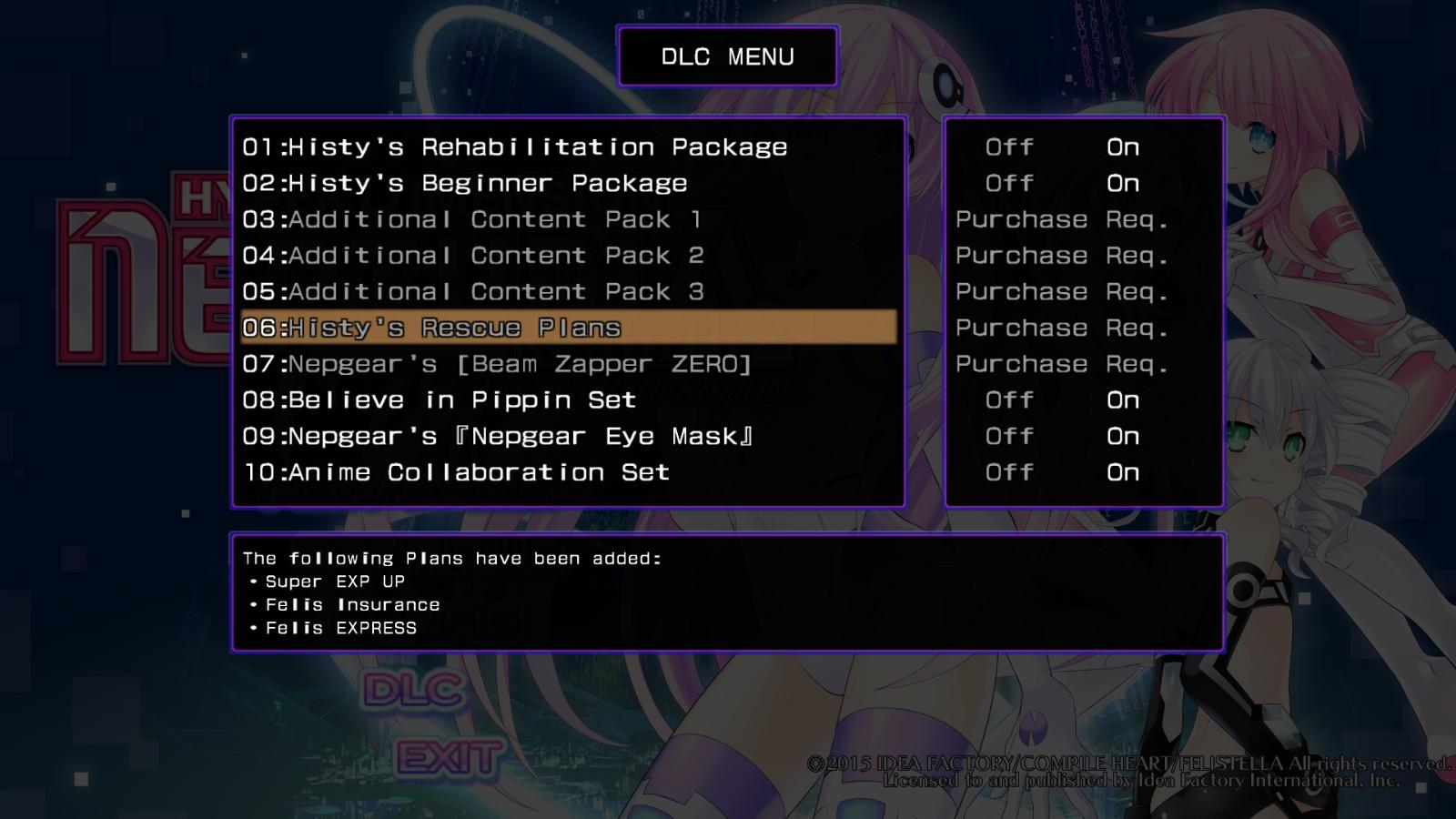Turn On Nepgear's Nepgear Eye Mask

[x=1123, y=436]
